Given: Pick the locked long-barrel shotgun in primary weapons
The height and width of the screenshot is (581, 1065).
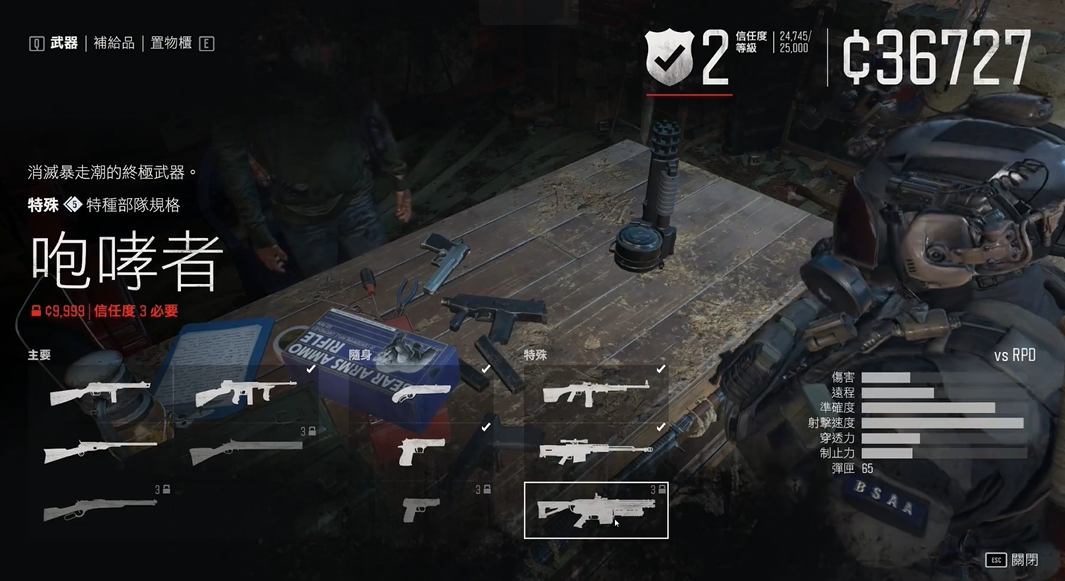Looking at the screenshot, I should (247, 451).
